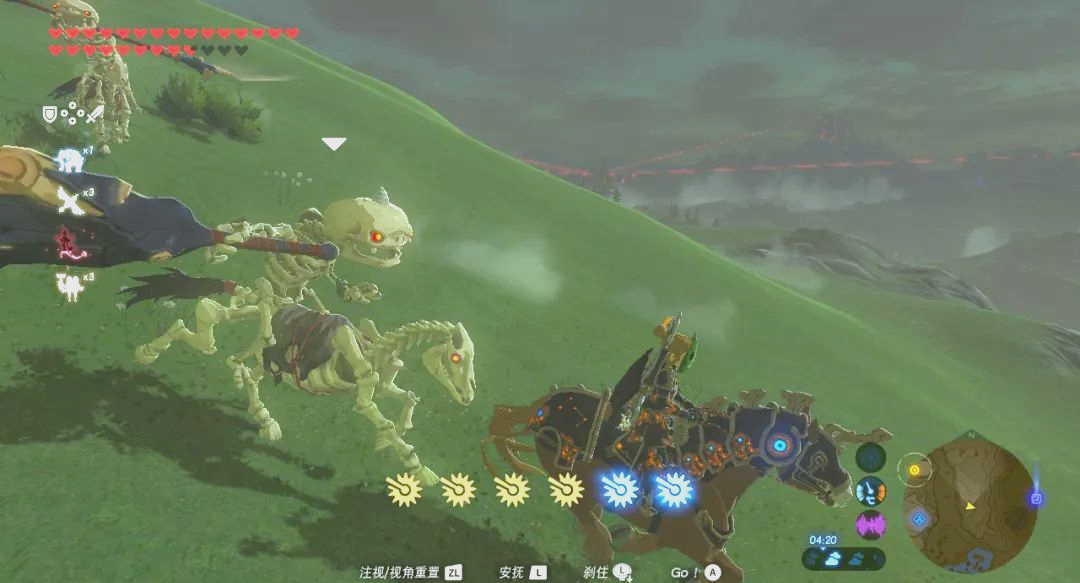The height and width of the screenshot is (583, 1080).
Task: Select the yellow objective marker on the minimap
Action: [x=914, y=469]
